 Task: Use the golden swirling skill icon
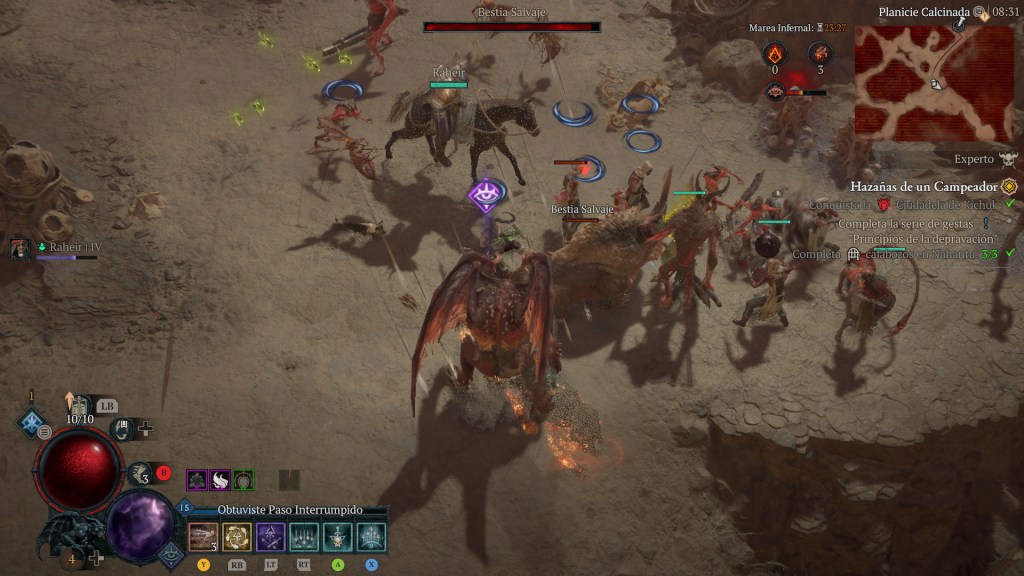237,537
